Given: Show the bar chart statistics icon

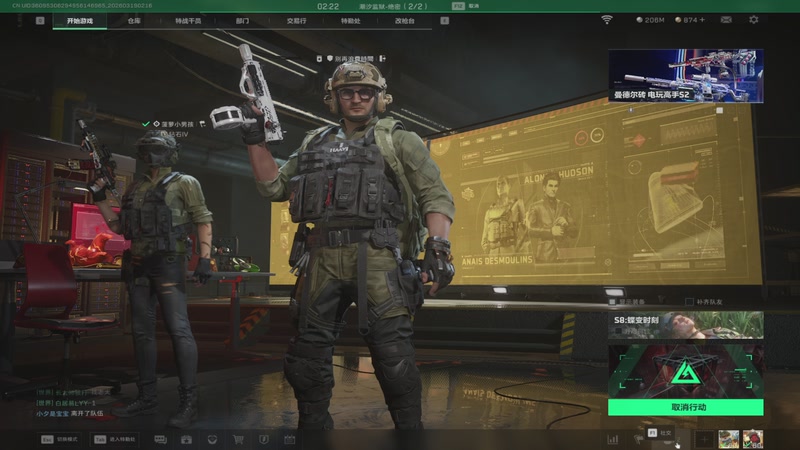Looking at the screenshot, I should coord(612,439).
